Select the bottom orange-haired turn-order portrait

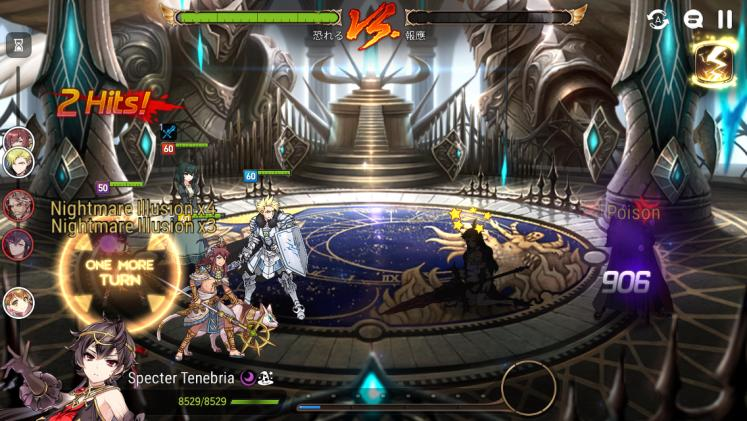coord(18,301)
